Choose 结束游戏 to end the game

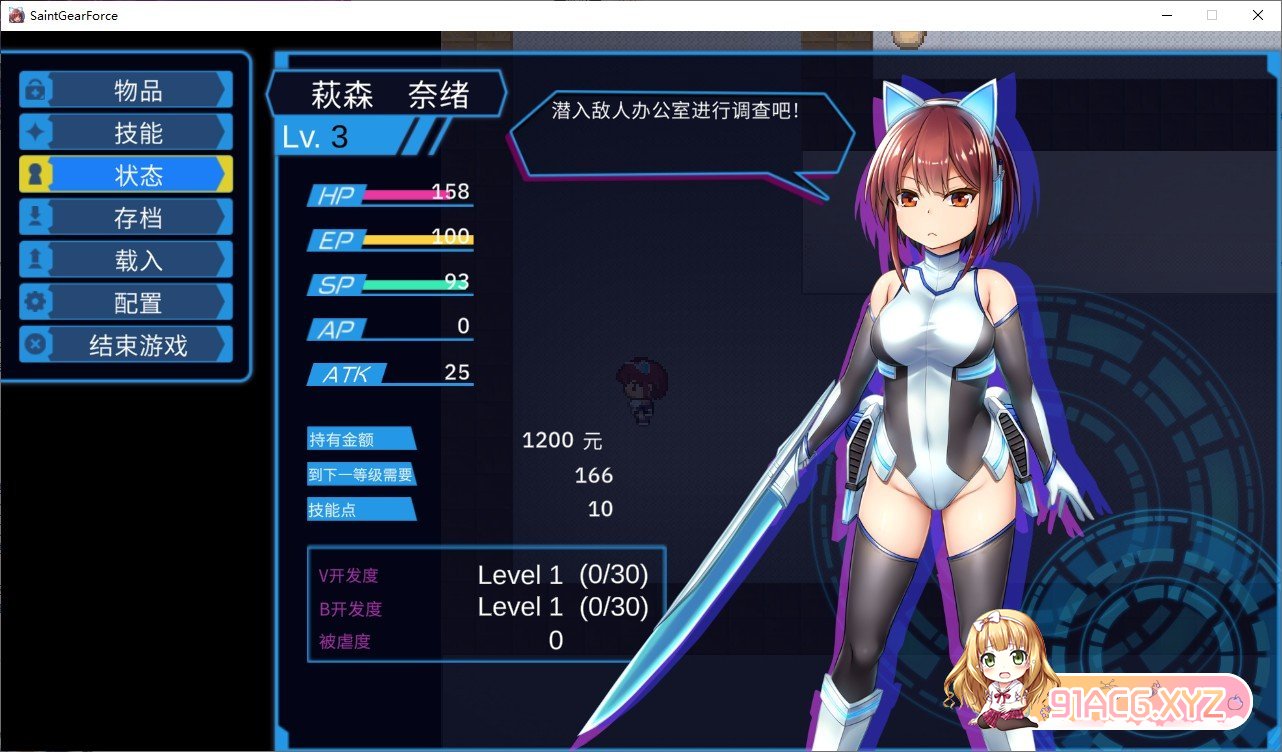[127, 345]
